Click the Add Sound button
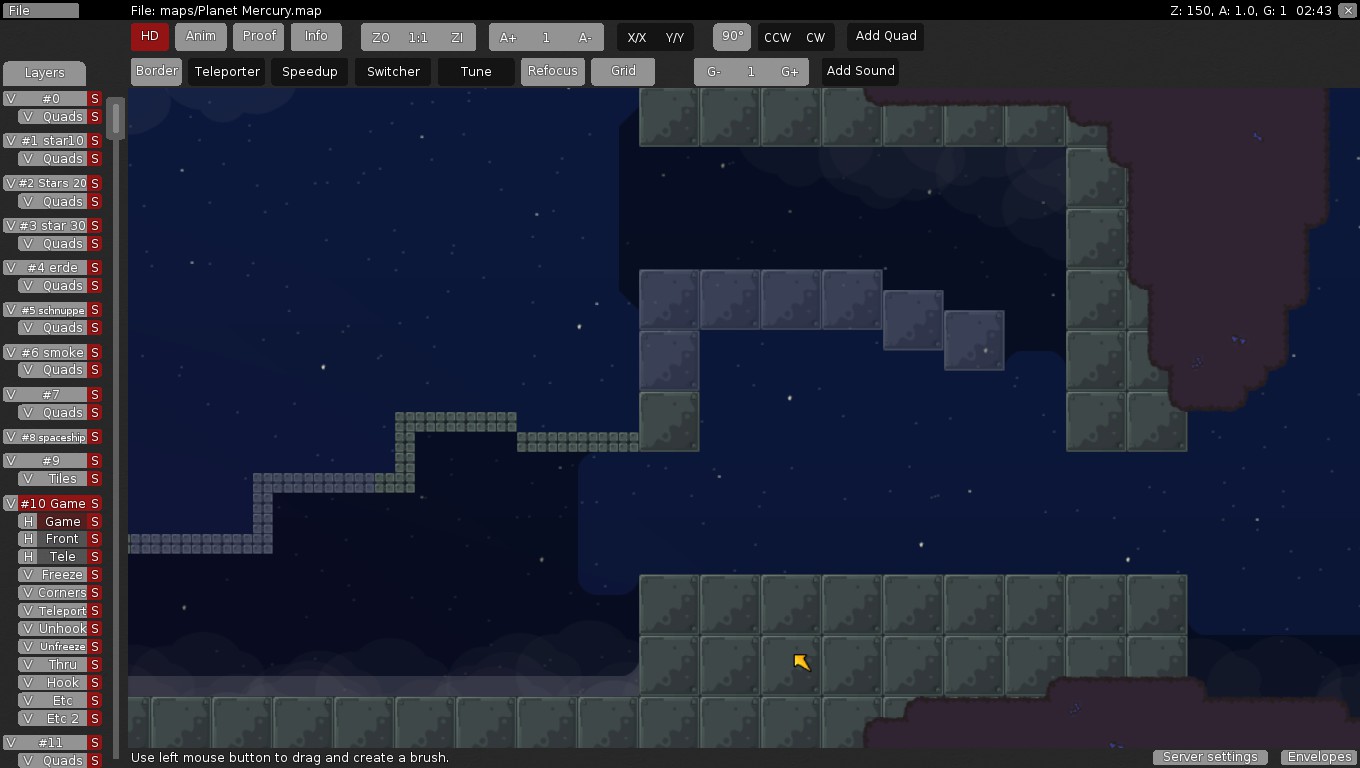This screenshot has width=1360, height=768. [860, 72]
